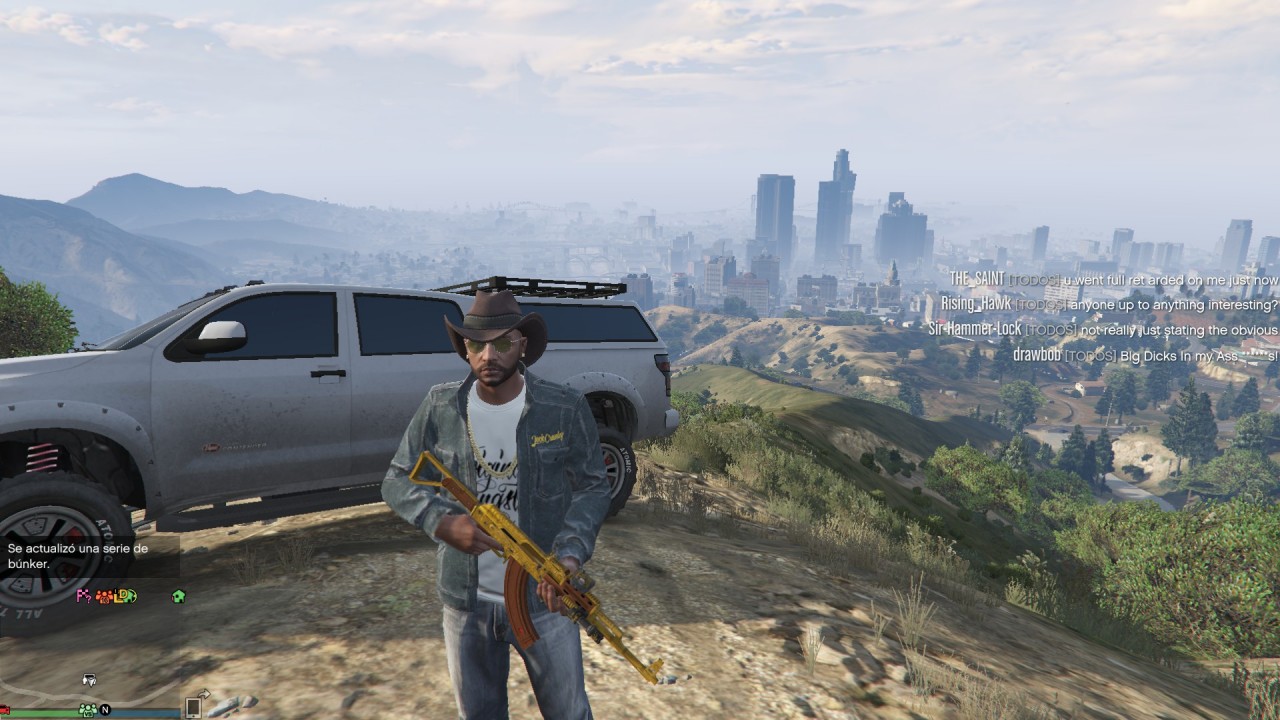1280x720 pixels.
Task: Select the yellow LD blip on minimap
Action: (x=120, y=597)
